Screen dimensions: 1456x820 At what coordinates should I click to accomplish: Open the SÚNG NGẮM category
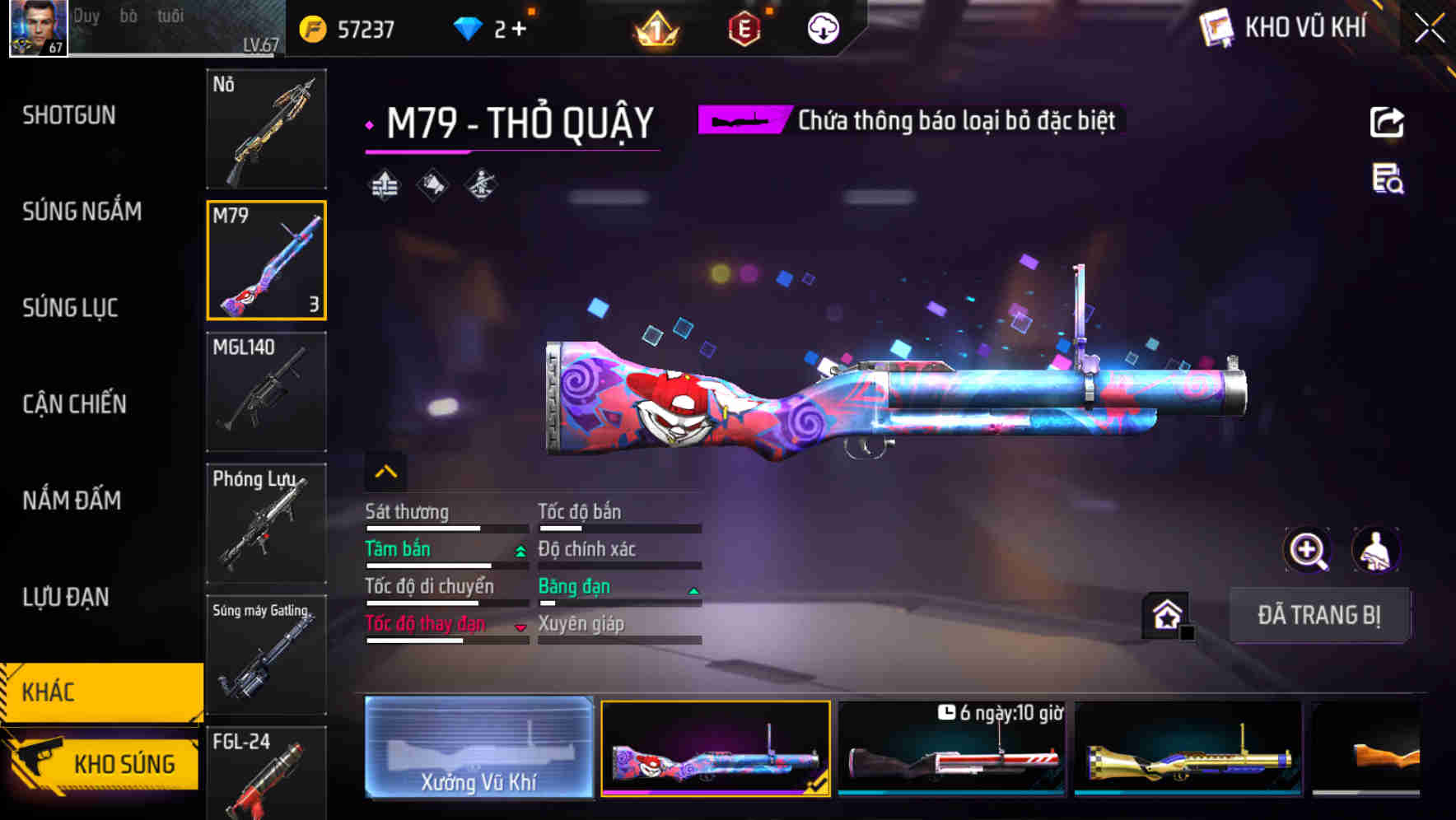(x=82, y=212)
